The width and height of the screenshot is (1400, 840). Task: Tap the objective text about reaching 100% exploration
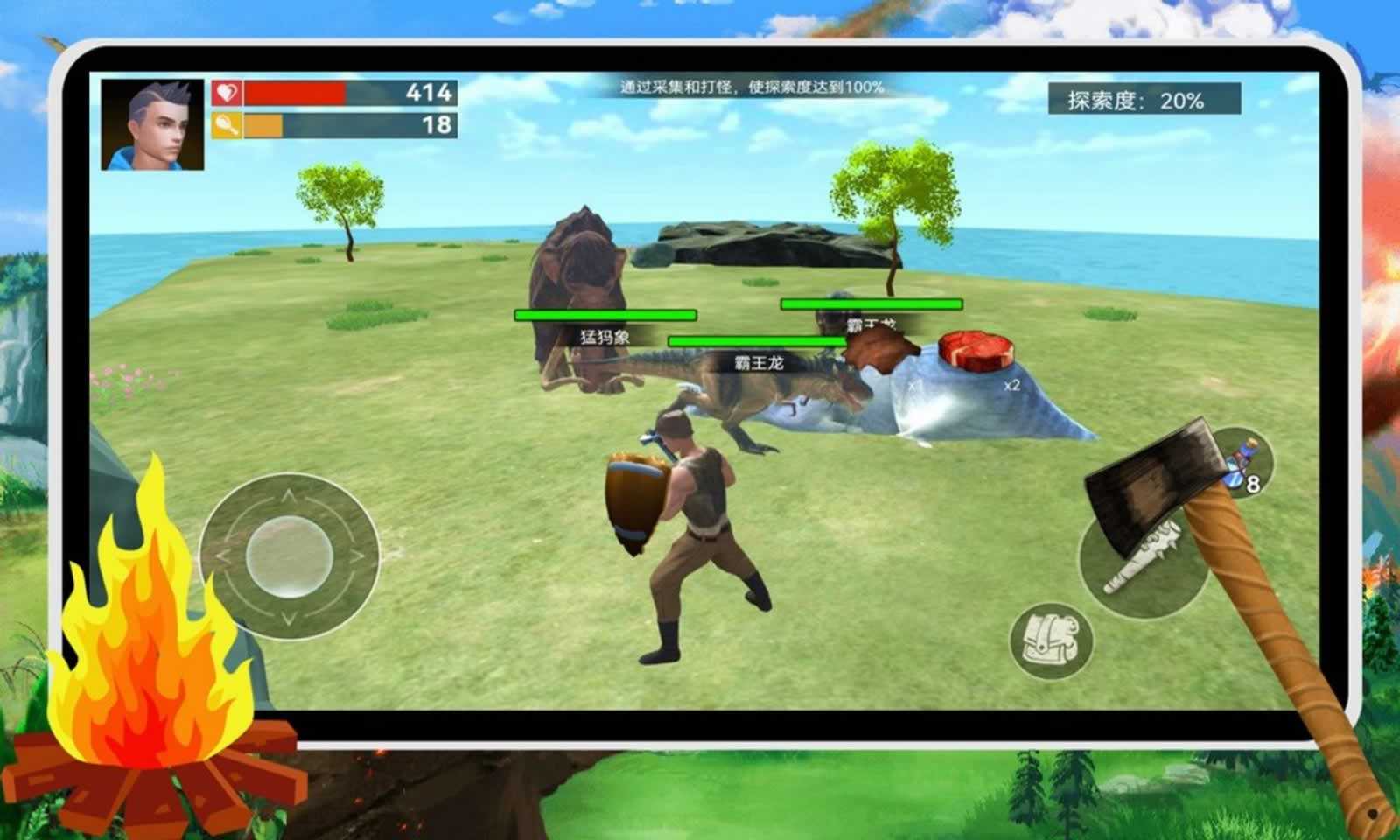[x=752, y=87]
